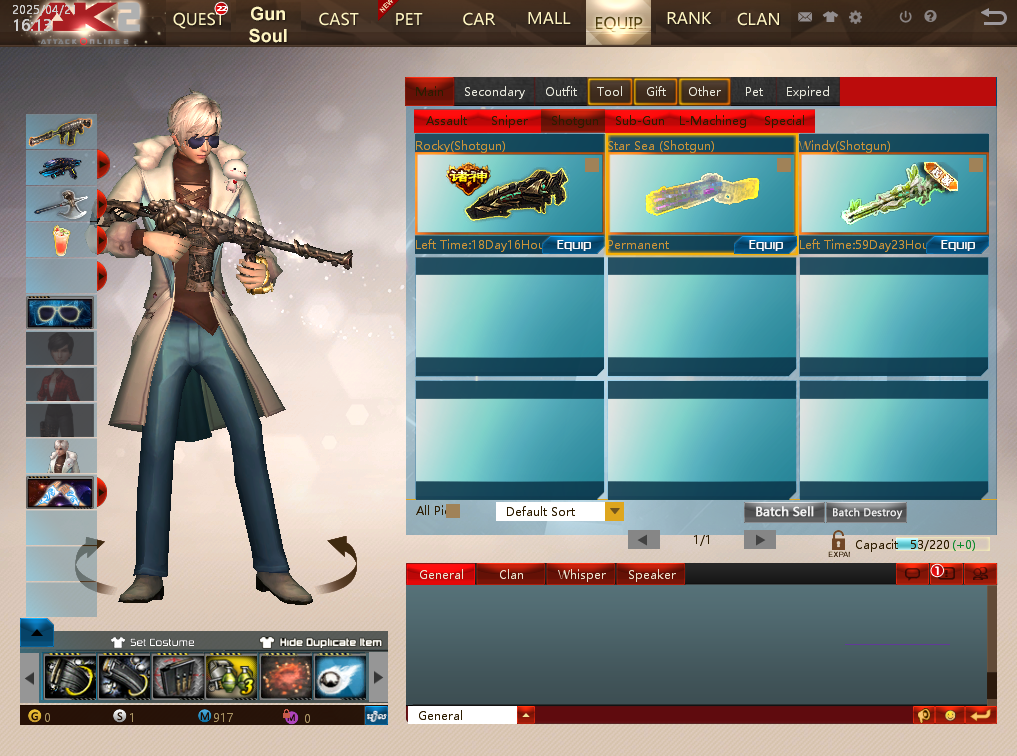Equip the Windy shotgun
Screen dimensions: 1017x756
coord(957,245)
